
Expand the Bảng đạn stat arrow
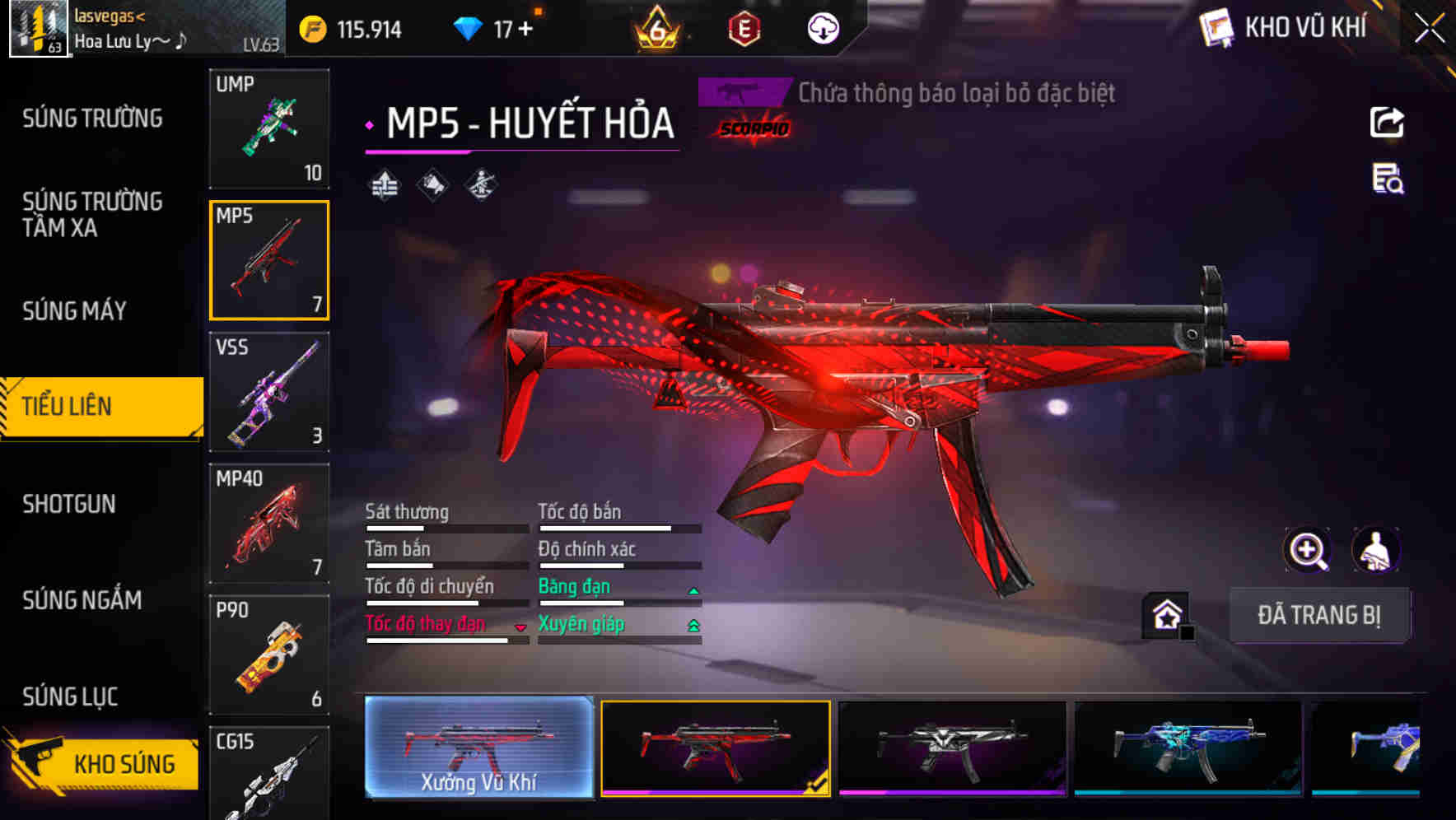click(x=693, y=589)
